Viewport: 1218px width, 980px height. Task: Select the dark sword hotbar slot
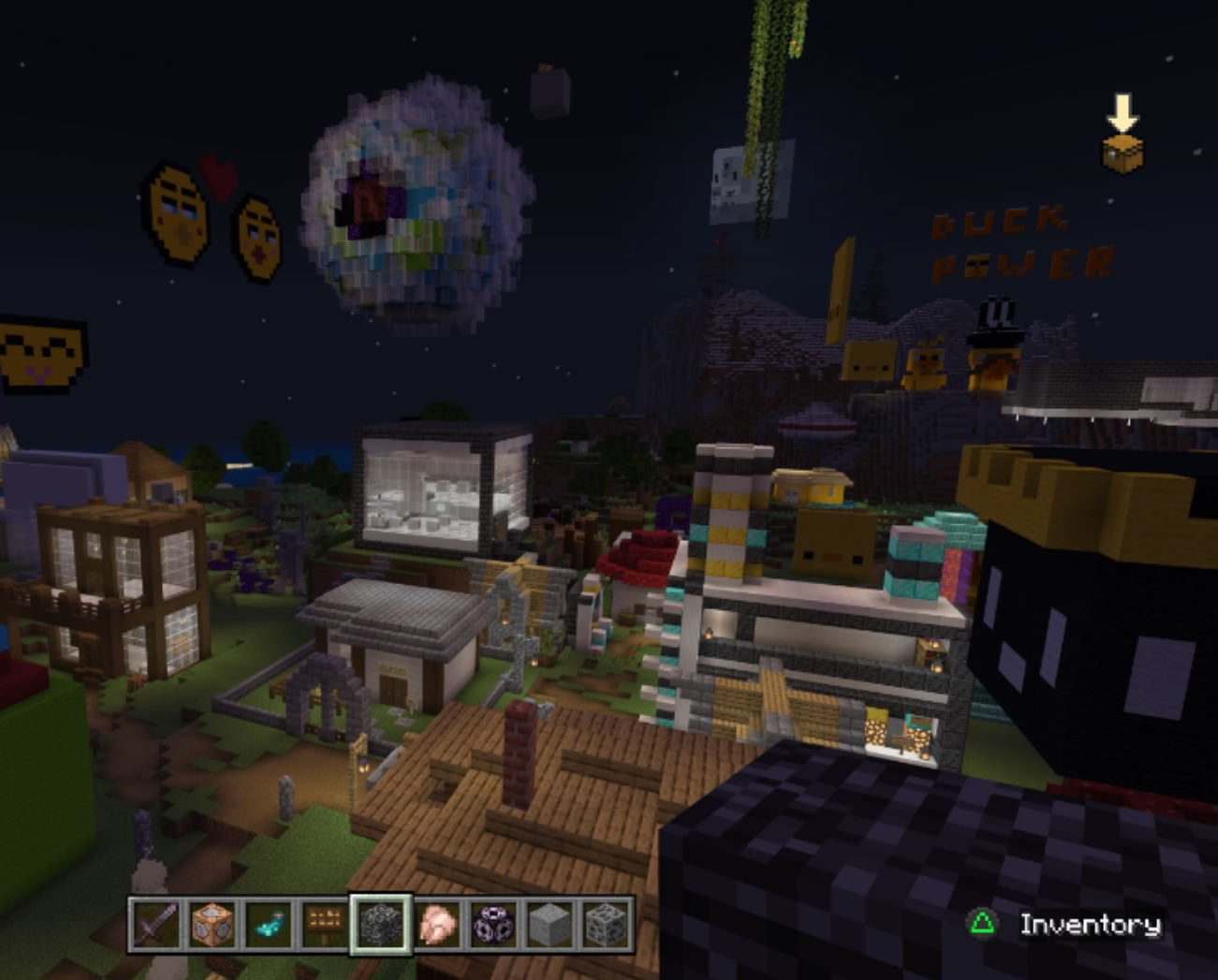point(155,924)
